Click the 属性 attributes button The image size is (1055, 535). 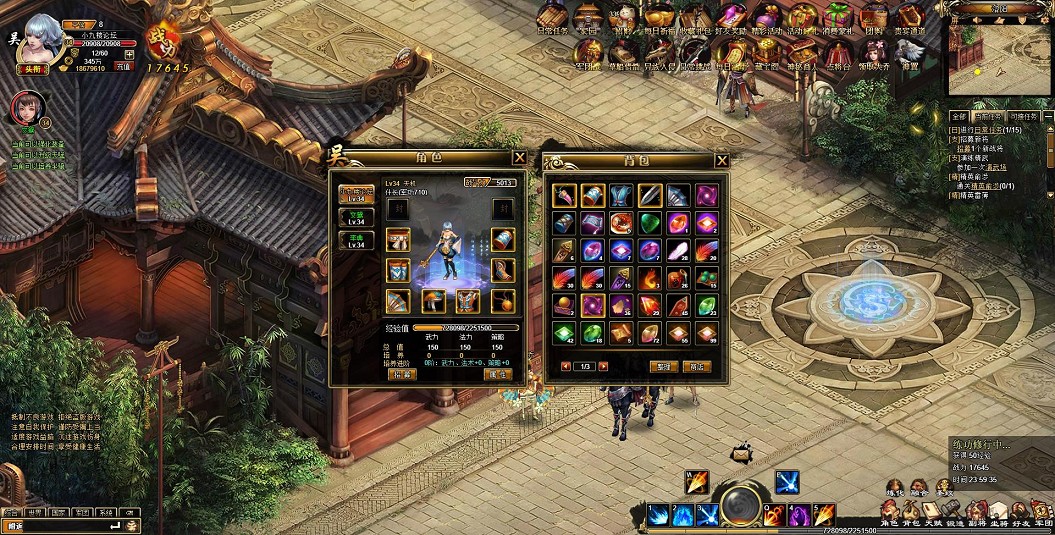(x=497, y=374)
